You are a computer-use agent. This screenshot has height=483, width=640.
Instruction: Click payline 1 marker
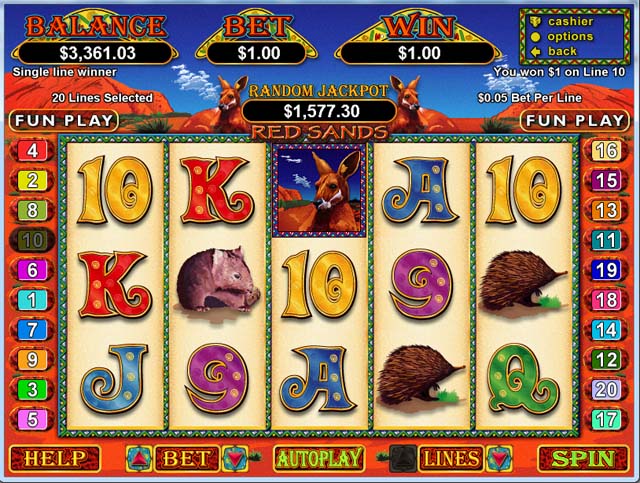click(32, 300)
